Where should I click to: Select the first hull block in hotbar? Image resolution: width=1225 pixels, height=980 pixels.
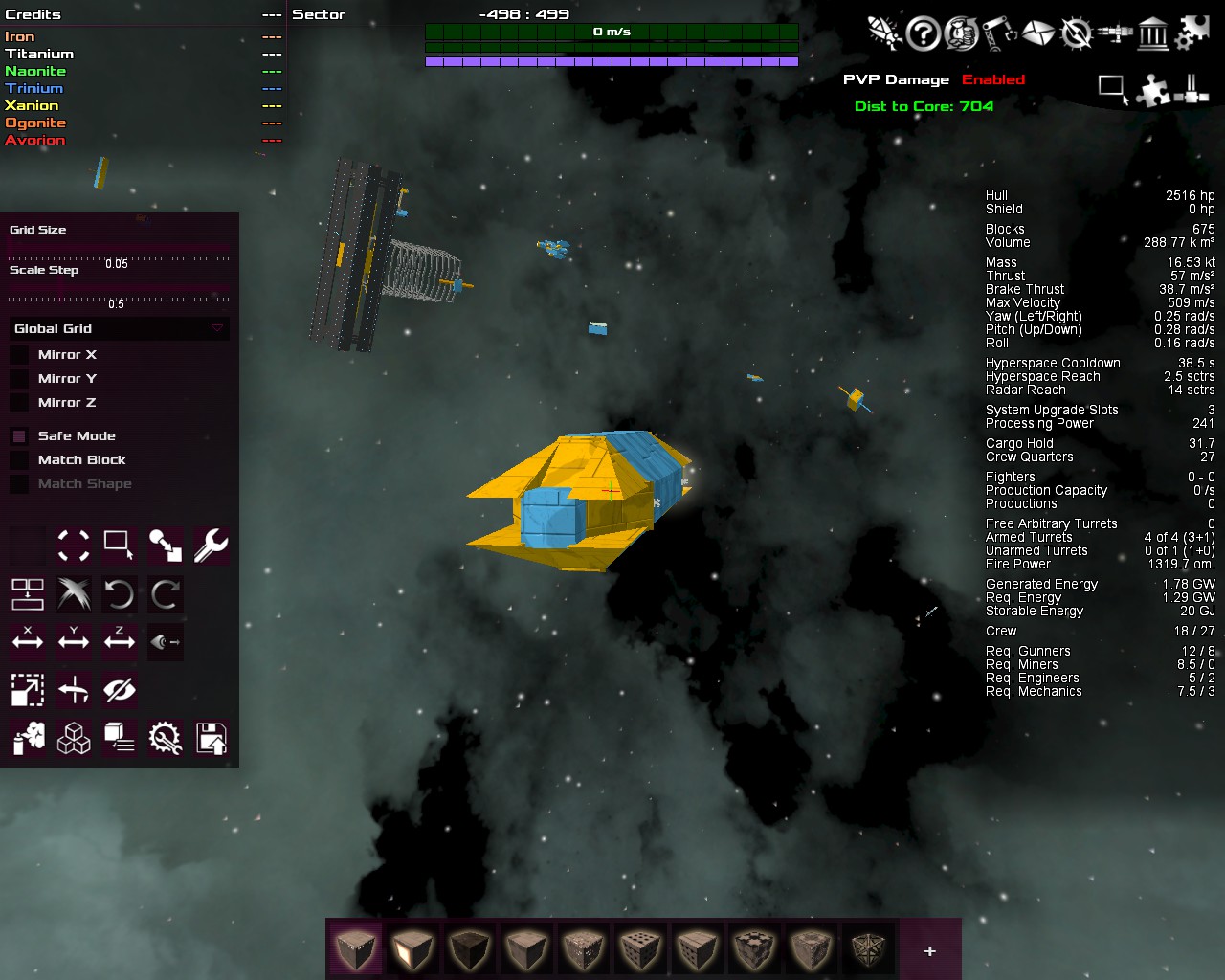coord(356,950)
